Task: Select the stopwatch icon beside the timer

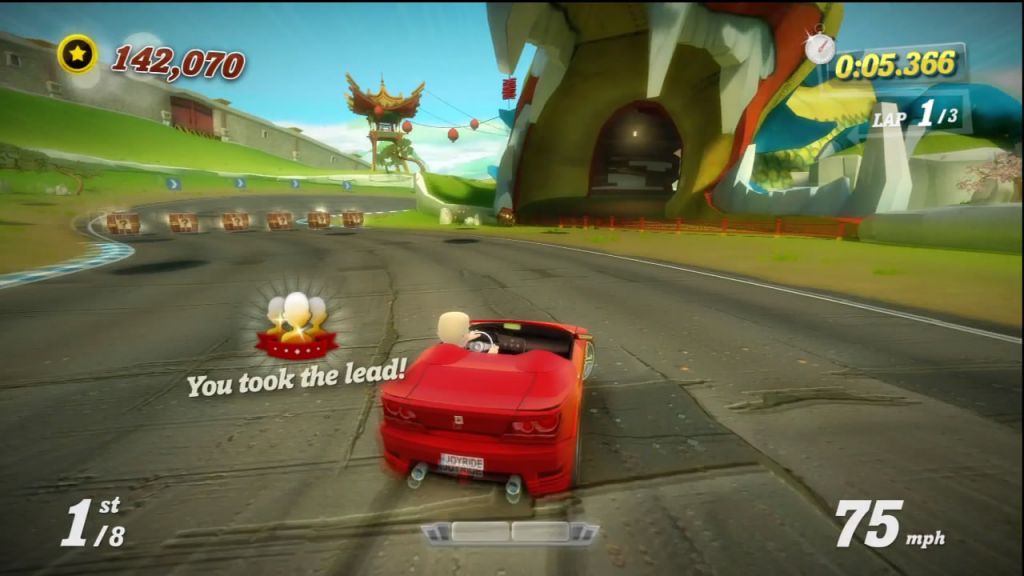Action: [820, 45]
